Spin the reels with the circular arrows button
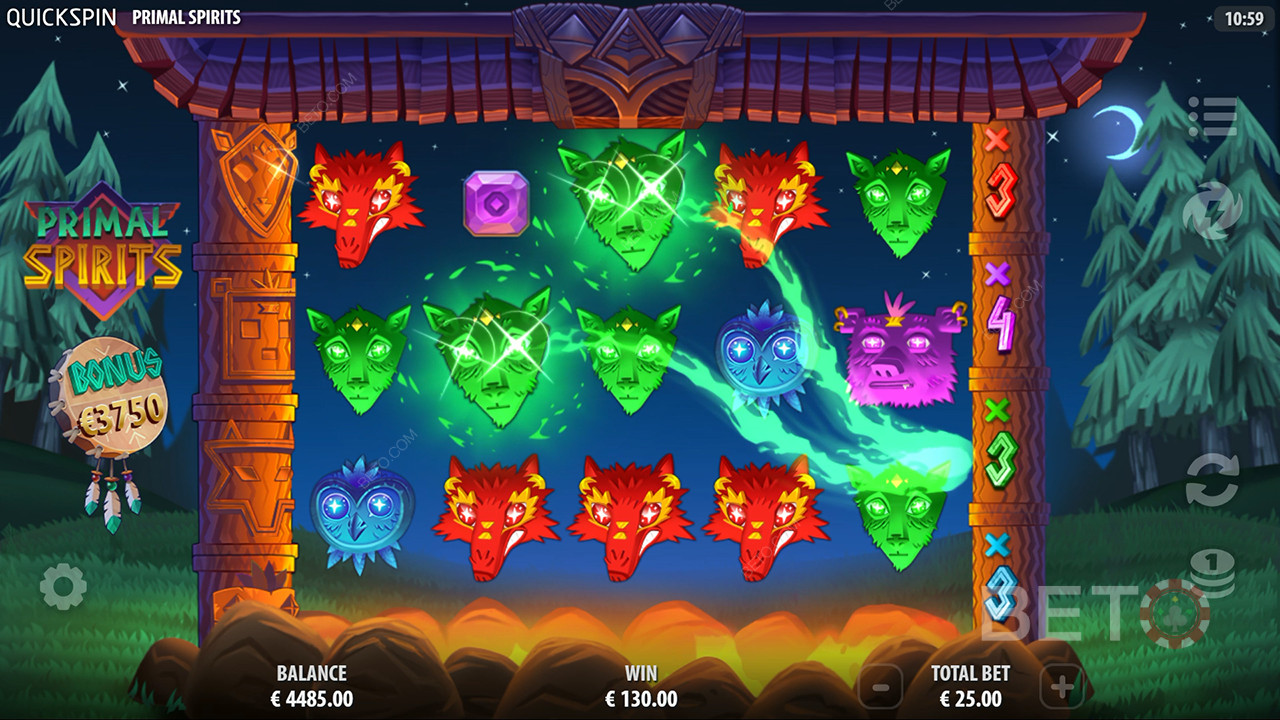Screen dimensions: 1280x720 pos(1212,480)
